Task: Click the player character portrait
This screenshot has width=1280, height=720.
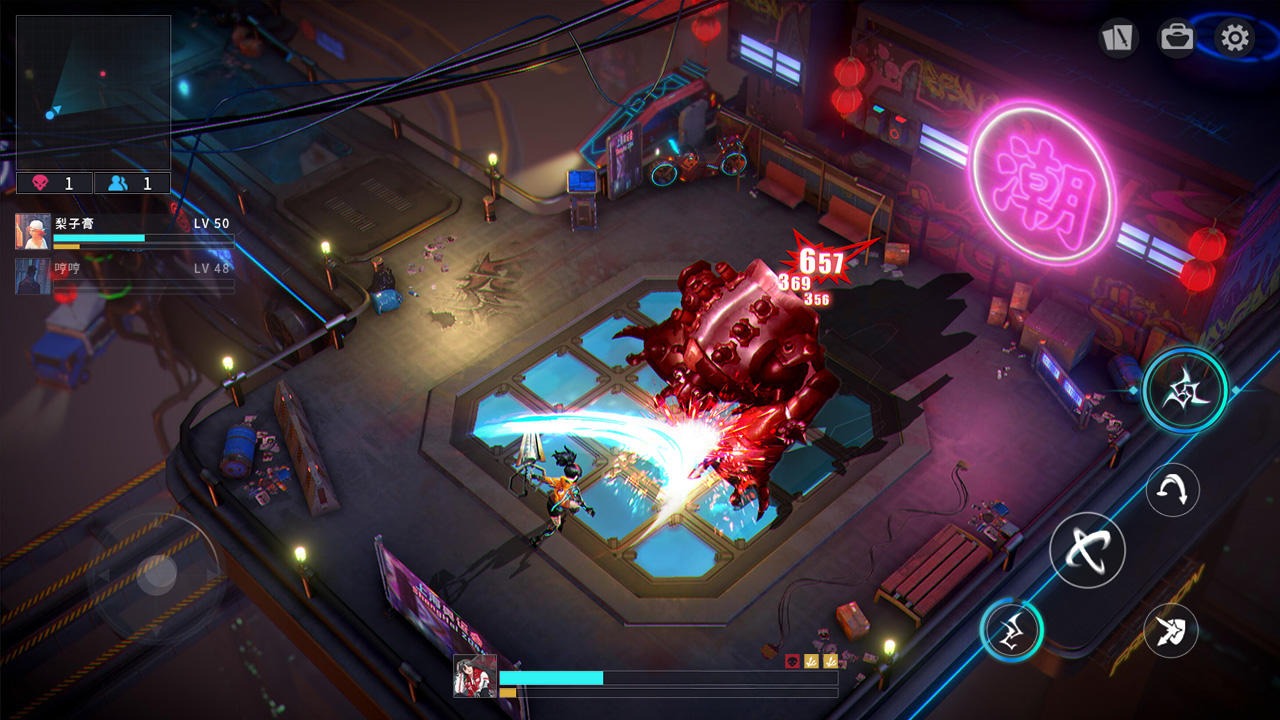Action: click(x=475, y=676)
